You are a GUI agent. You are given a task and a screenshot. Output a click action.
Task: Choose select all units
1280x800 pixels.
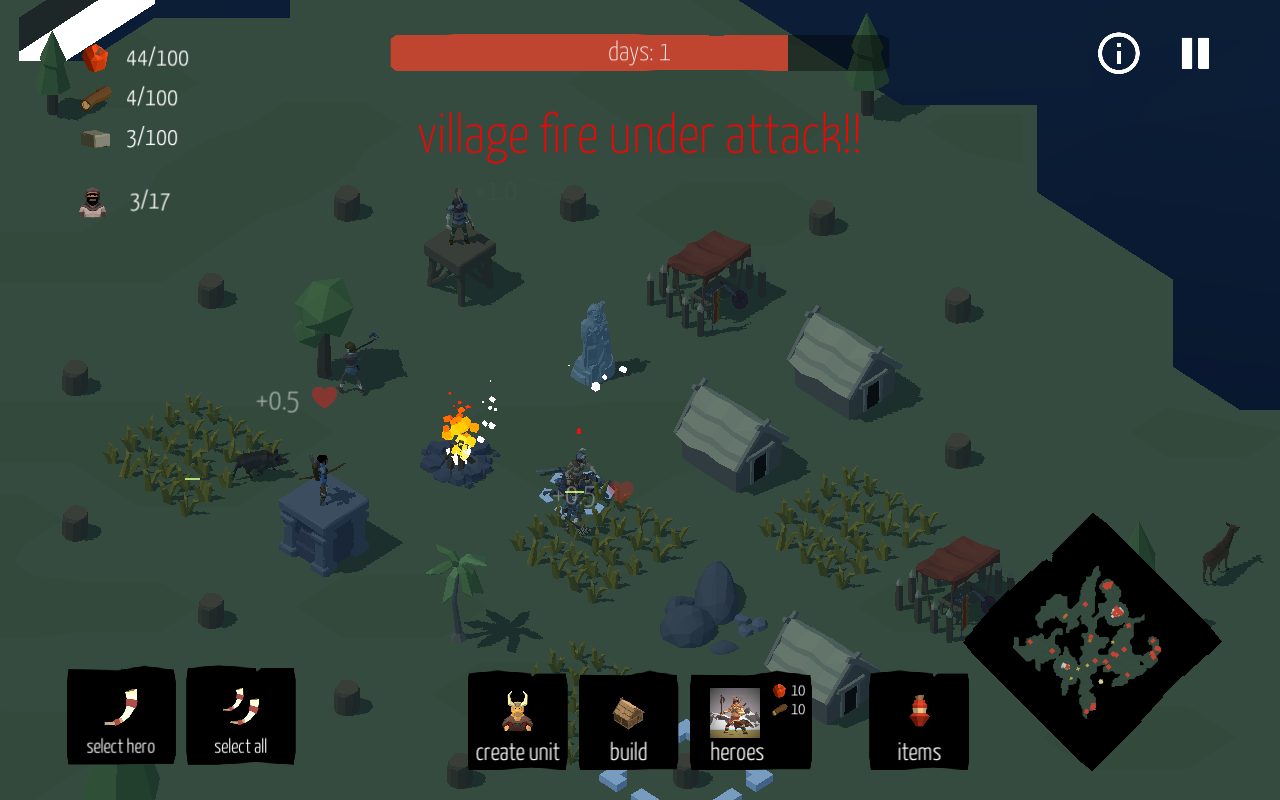pos(240,716)
